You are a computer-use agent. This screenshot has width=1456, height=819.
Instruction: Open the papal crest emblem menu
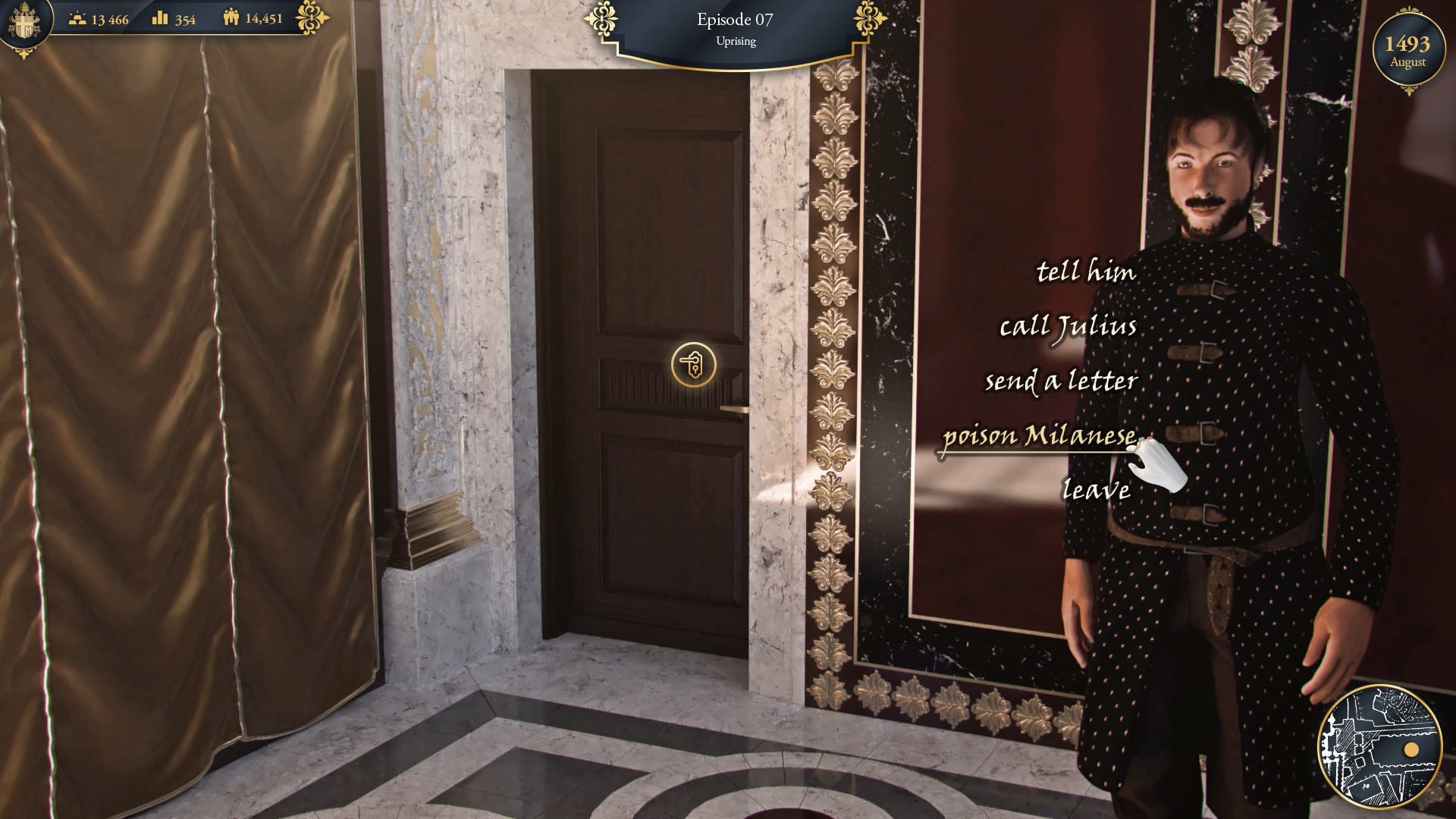click(x=24, y=23)
